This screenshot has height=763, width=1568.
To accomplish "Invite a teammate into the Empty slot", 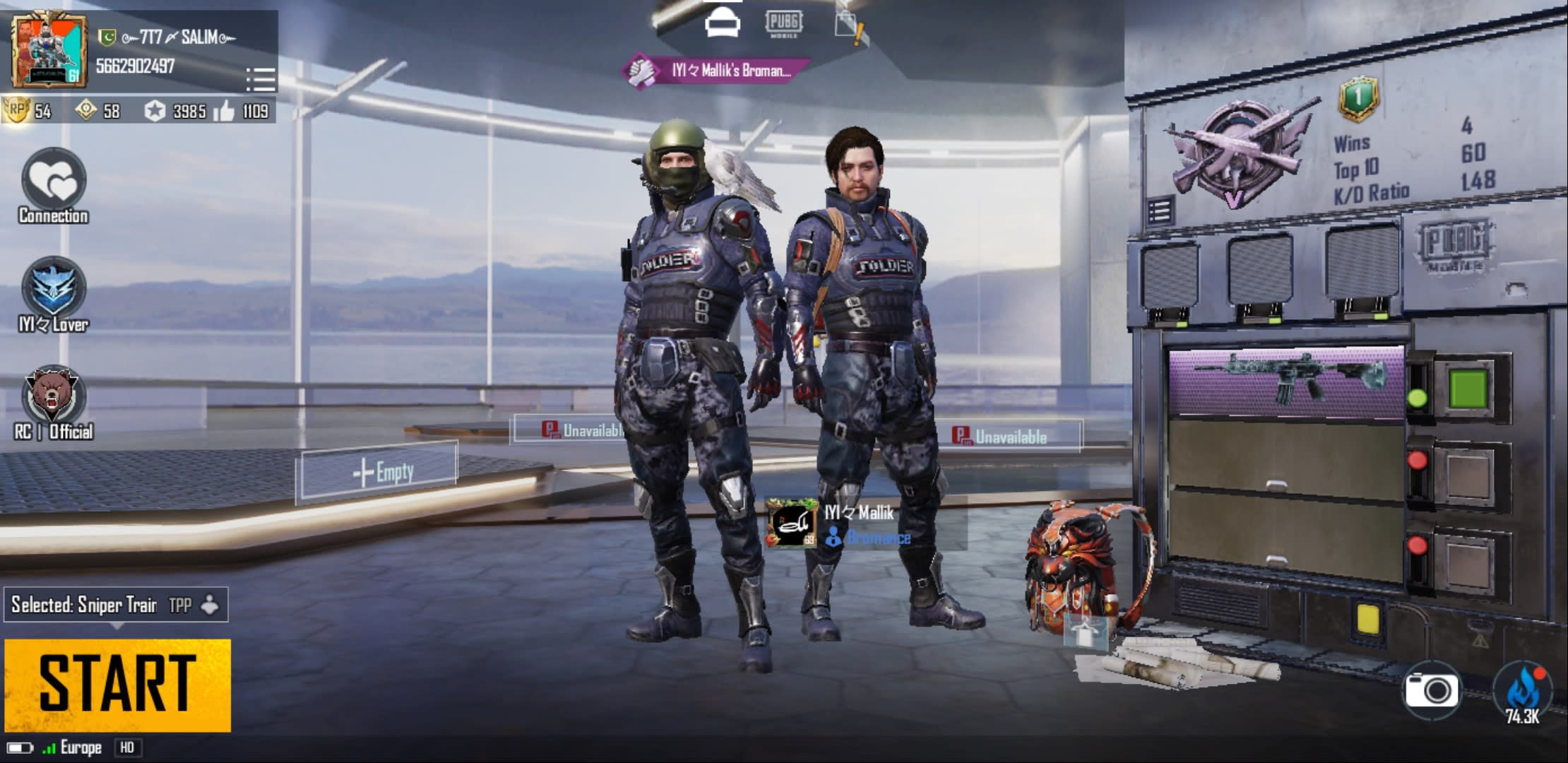I will pos(376,471).
